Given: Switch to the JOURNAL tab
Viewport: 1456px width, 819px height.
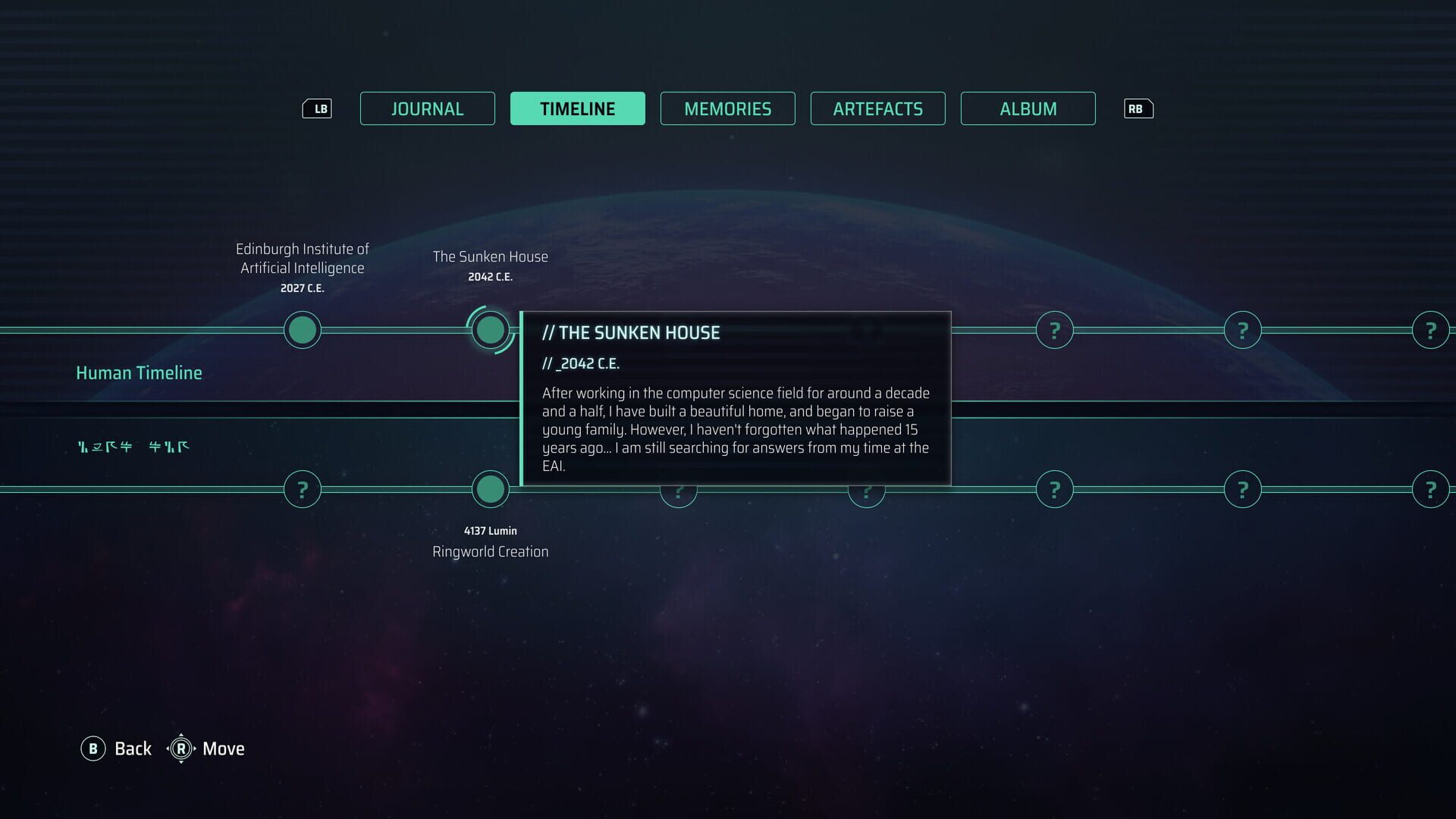Looking at the screenshot, I should pyautogui.click(x=427, y=108).
